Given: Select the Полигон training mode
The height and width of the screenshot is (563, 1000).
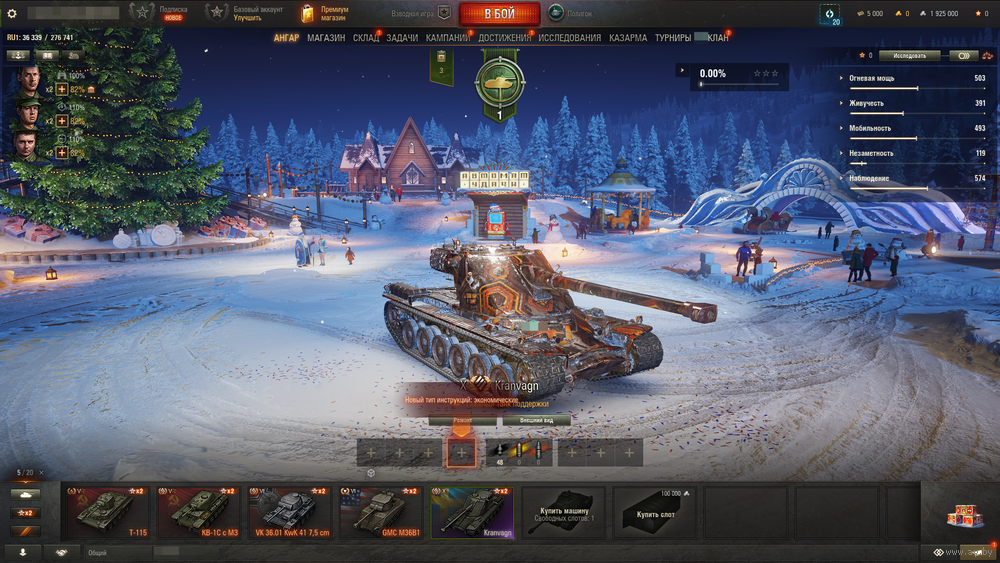Looking at the screenshot, I should pyautogui.click(x=571, y=14).
